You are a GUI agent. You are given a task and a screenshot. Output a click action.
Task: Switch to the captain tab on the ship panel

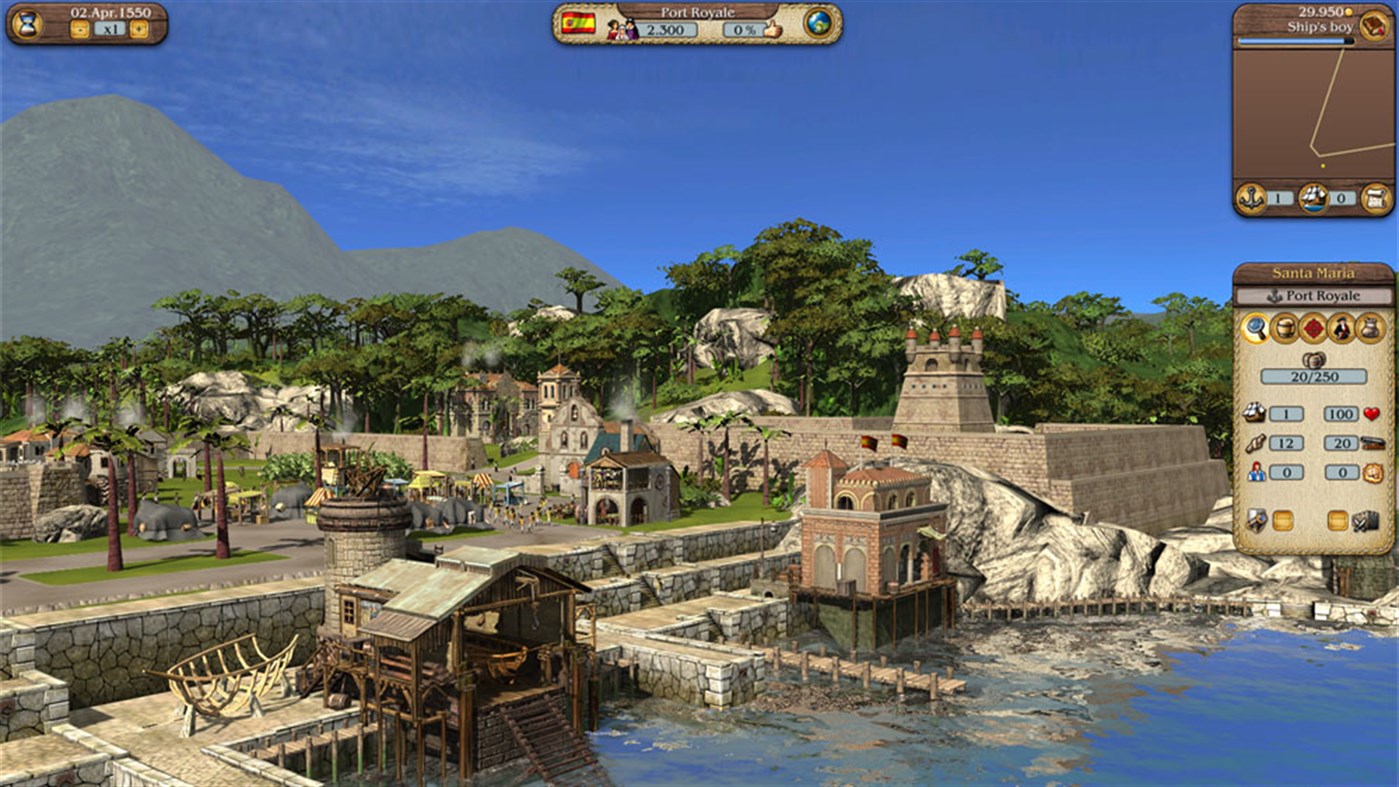1341,329
